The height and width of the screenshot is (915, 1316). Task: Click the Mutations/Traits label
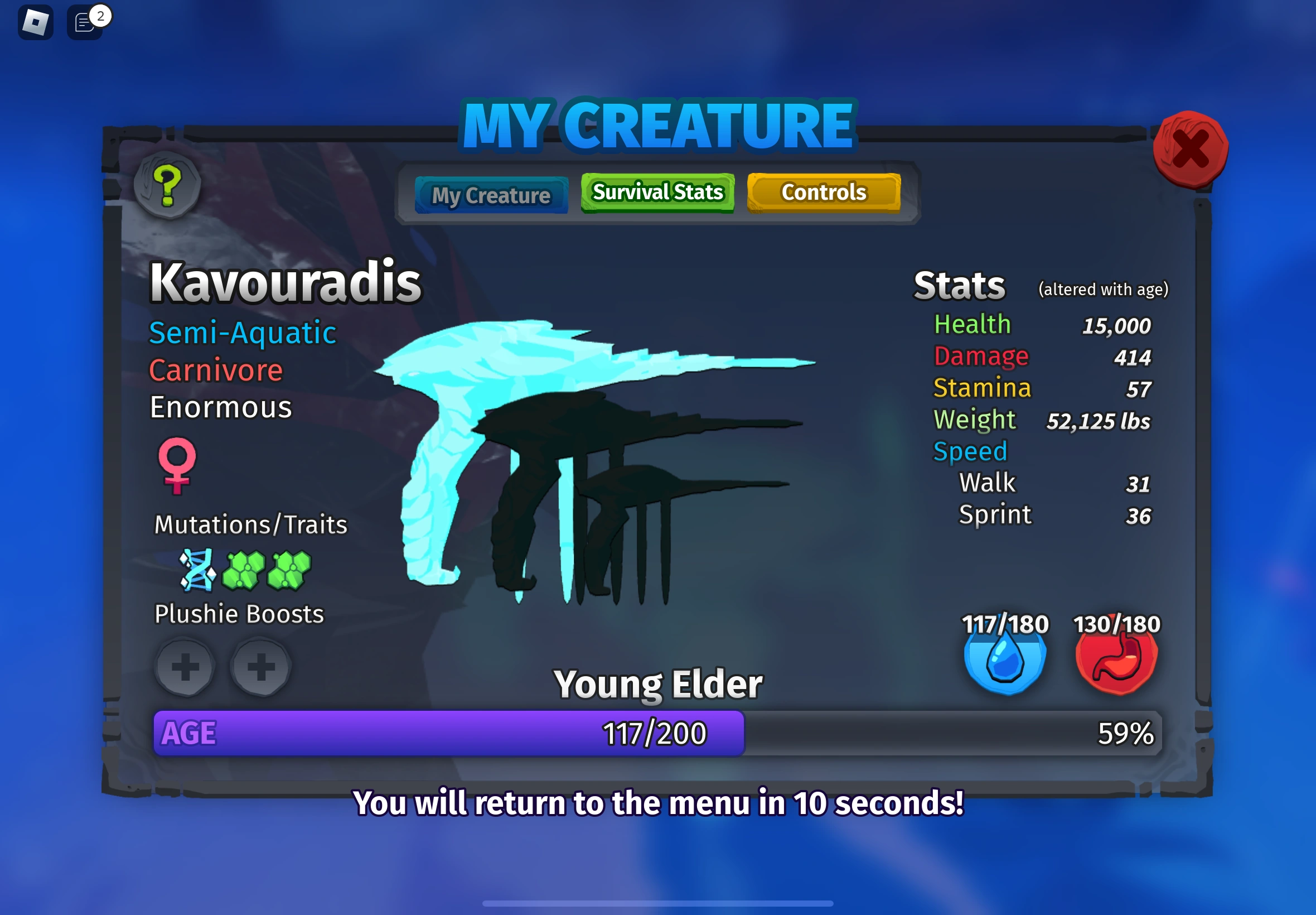[x=250, y=523]
